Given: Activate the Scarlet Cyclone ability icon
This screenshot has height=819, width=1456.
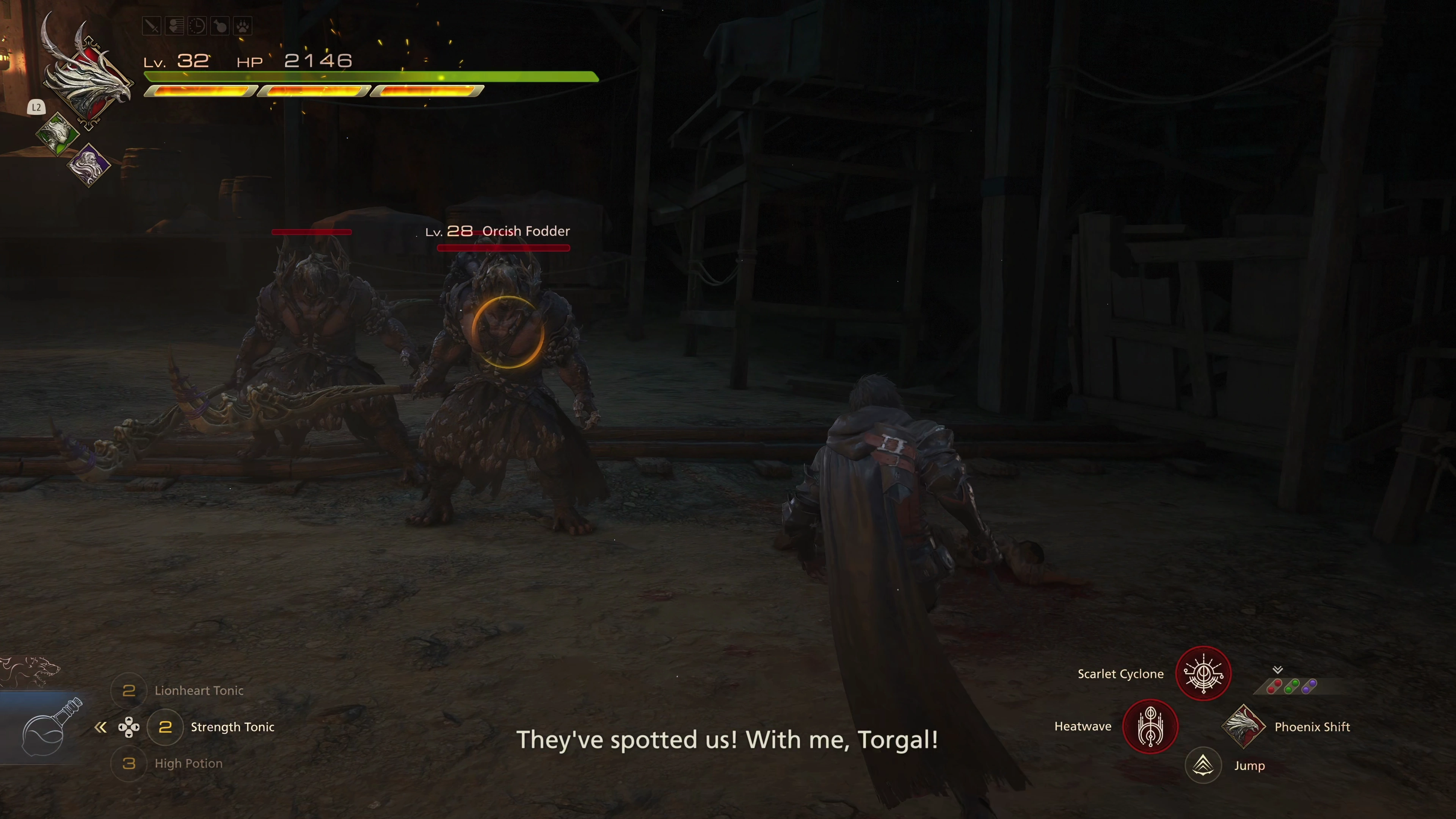Looking at the screenshot, I should coord(1203,674).
